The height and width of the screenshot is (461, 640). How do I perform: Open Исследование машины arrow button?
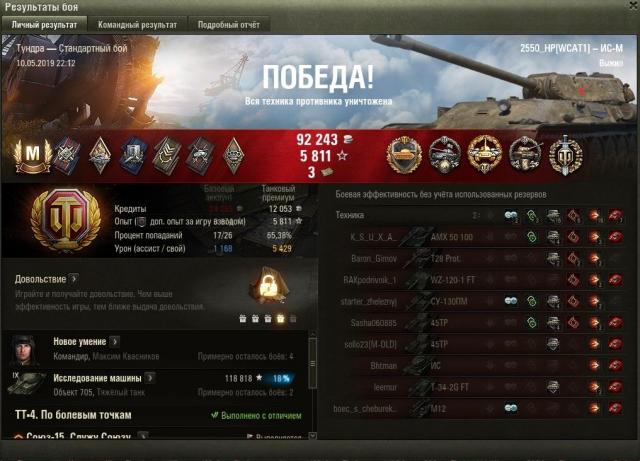(150, 378)
